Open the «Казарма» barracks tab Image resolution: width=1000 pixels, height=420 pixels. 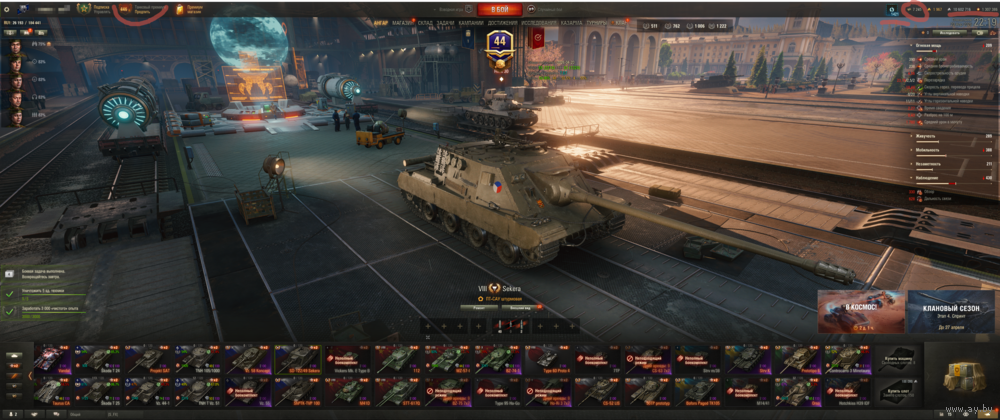[x=572, y=21]
